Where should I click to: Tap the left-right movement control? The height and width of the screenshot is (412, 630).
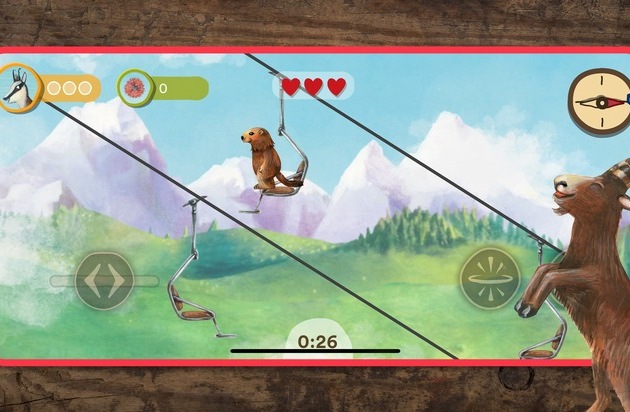pyautogui.click(x=105, y=281)
